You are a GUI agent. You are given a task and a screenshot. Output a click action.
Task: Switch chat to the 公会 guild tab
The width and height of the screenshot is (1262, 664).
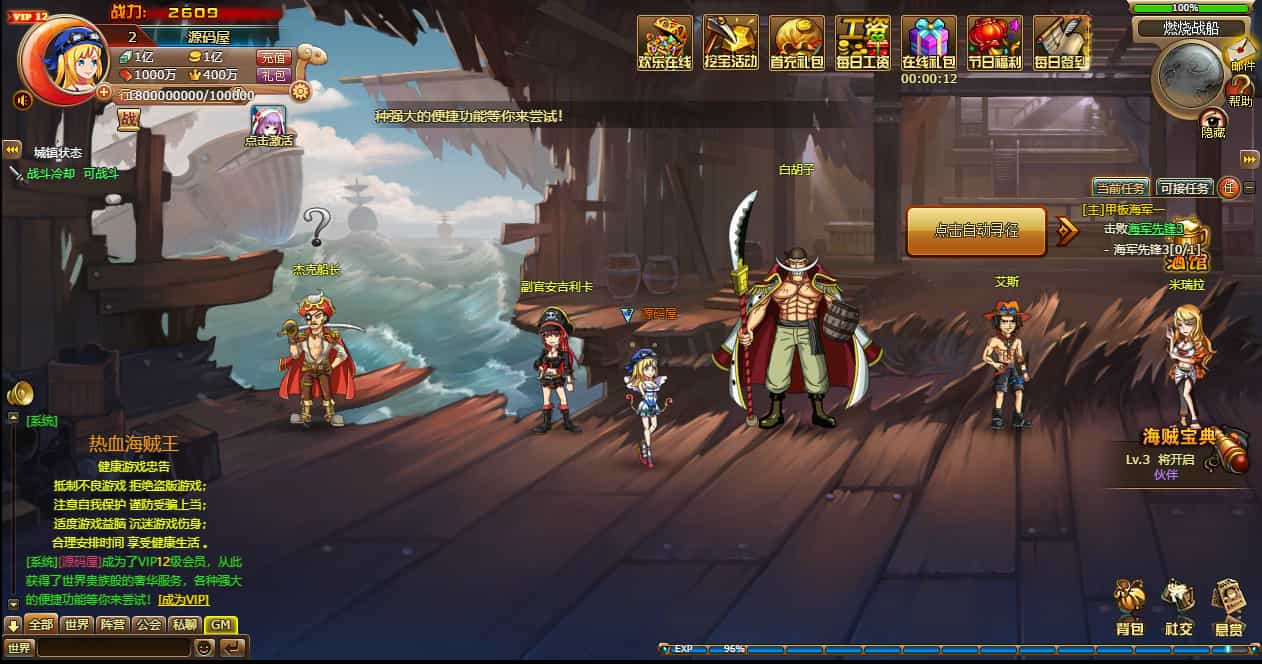point(148,625)
